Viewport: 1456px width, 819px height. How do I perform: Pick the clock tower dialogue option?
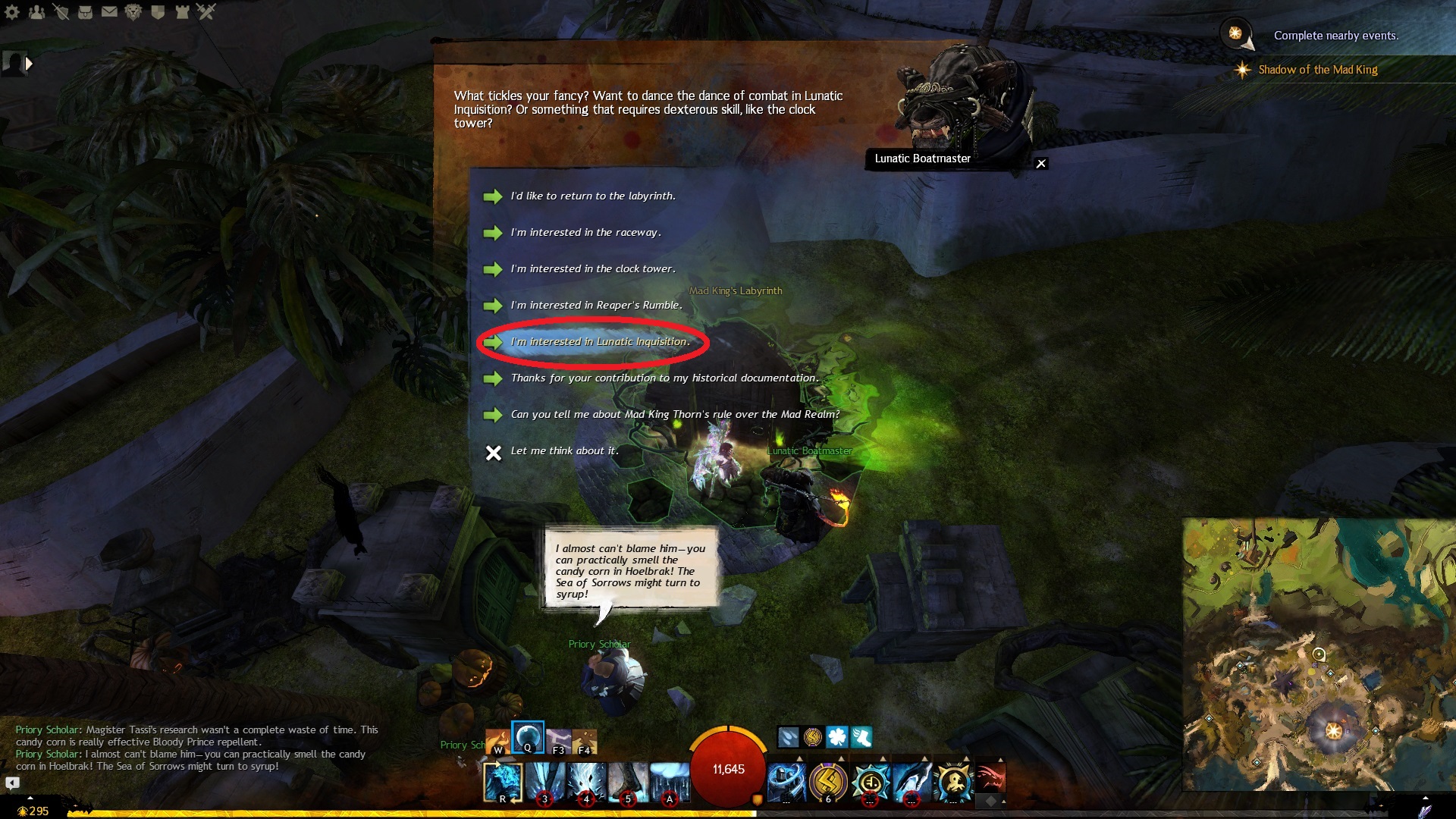[x=592, y=269]
